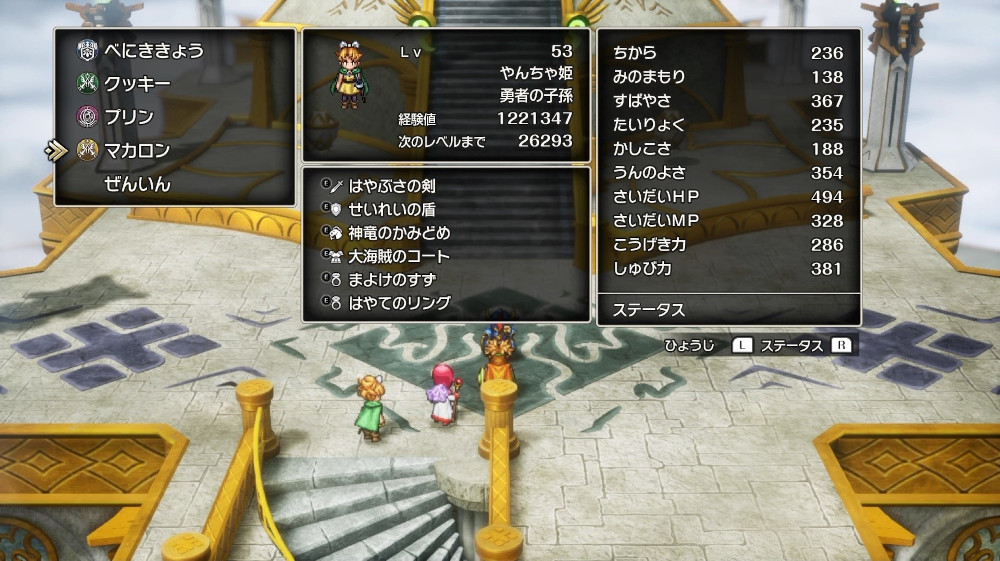This screenshot has width=1000, height=561.
Task: Select プリン in the party list
Action: click(x=129, y=117)
